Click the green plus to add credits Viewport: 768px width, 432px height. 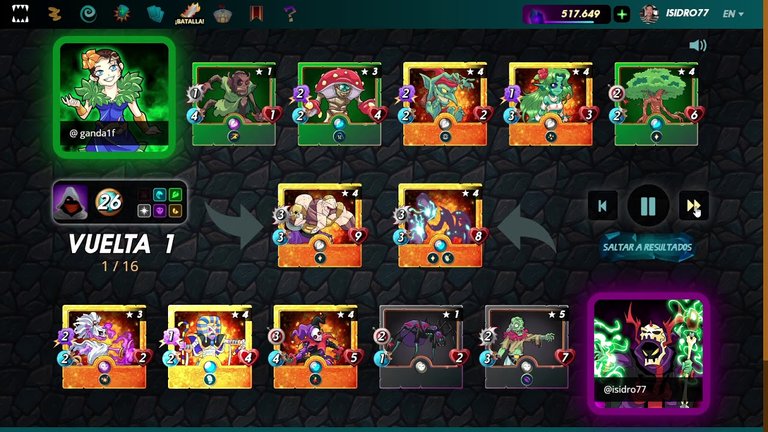click(x=622, y=14)
